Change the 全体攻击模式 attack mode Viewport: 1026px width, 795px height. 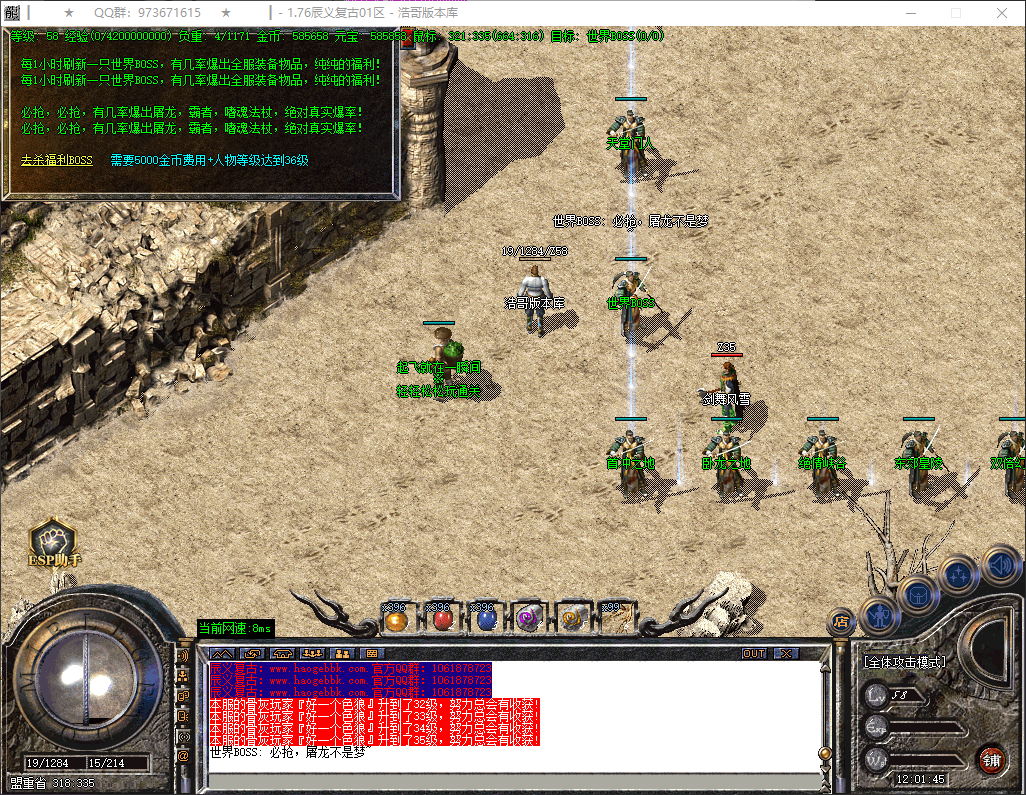(x=905, y=661)
